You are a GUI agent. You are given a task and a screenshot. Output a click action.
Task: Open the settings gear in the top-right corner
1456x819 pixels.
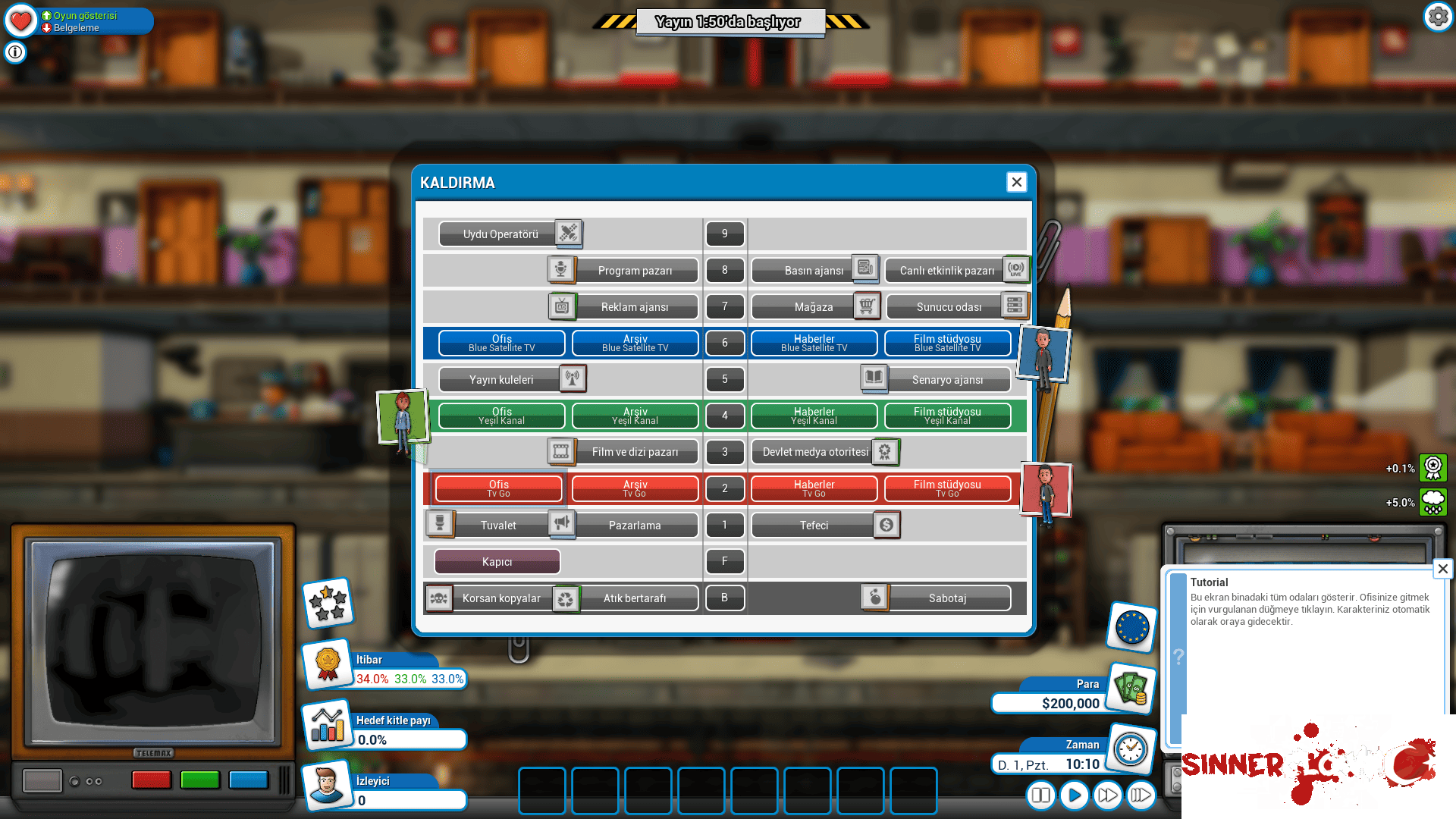(x=1438, y=16)
